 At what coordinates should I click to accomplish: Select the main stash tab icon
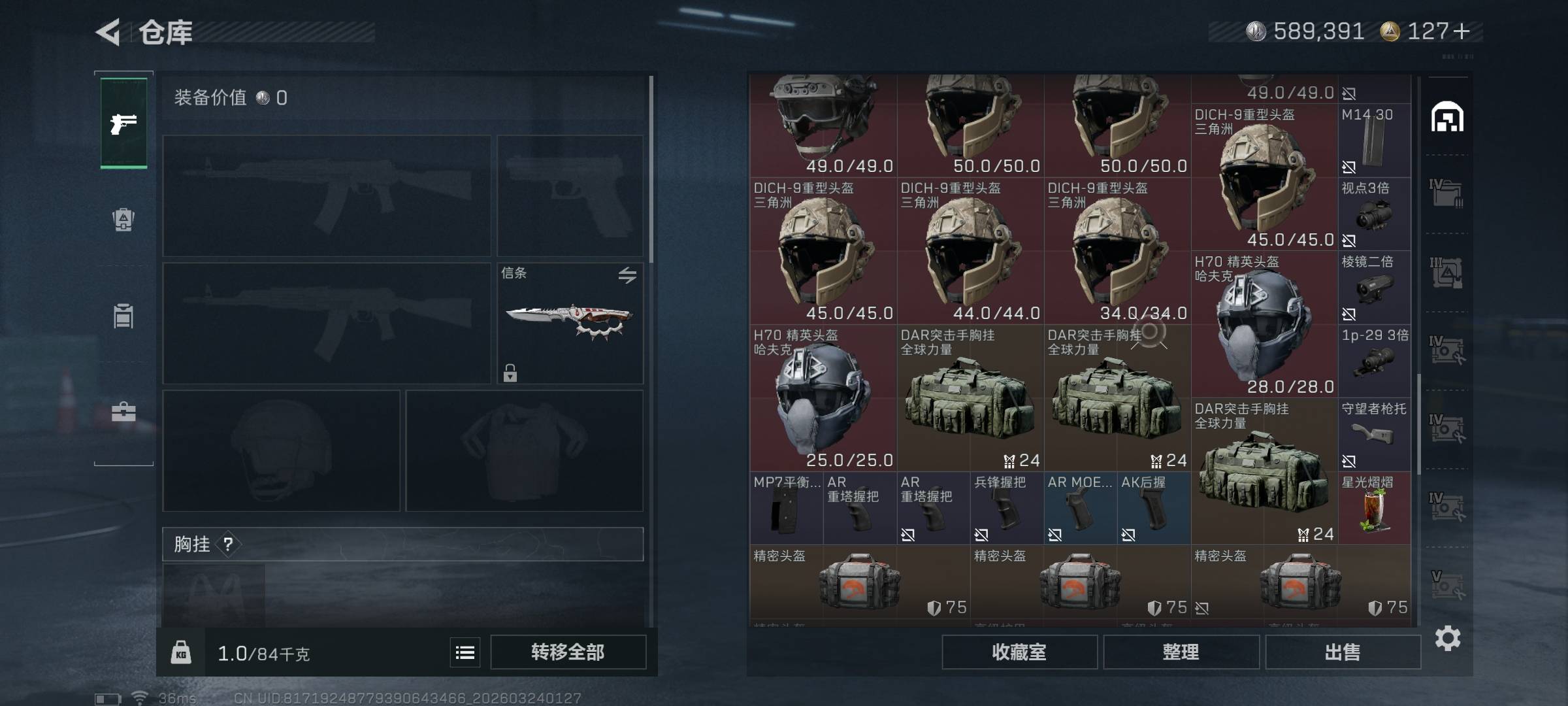click(x=1447, y=117)
